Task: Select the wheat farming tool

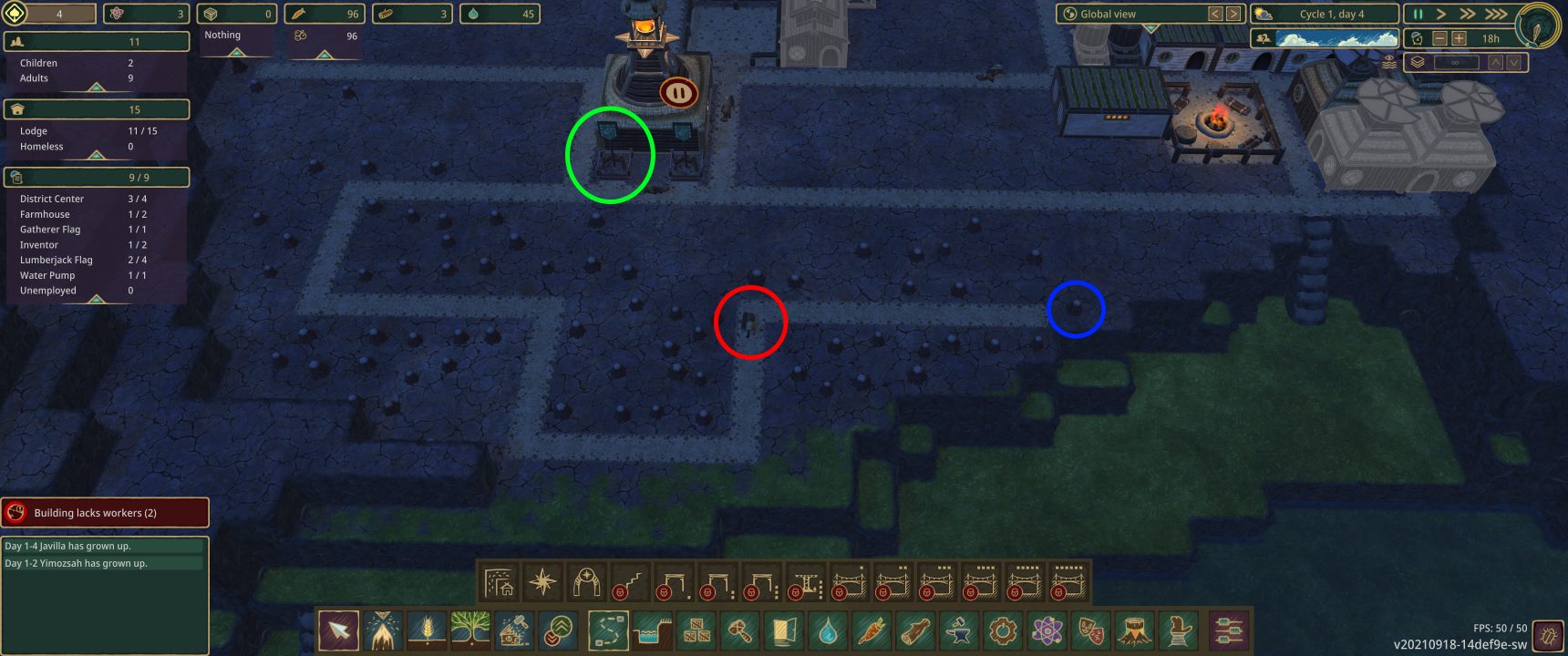Action: coord(426,630)
